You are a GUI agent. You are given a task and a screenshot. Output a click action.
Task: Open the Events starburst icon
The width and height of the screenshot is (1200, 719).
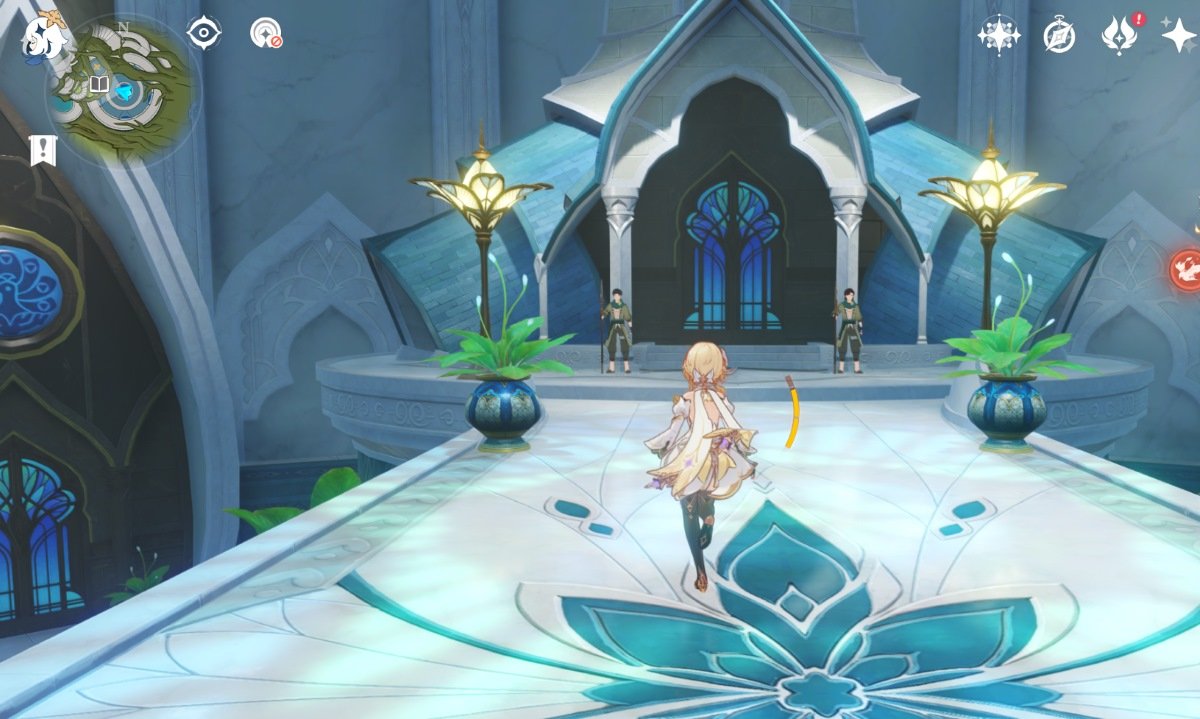pyautogui.click(x=998, y=35)
